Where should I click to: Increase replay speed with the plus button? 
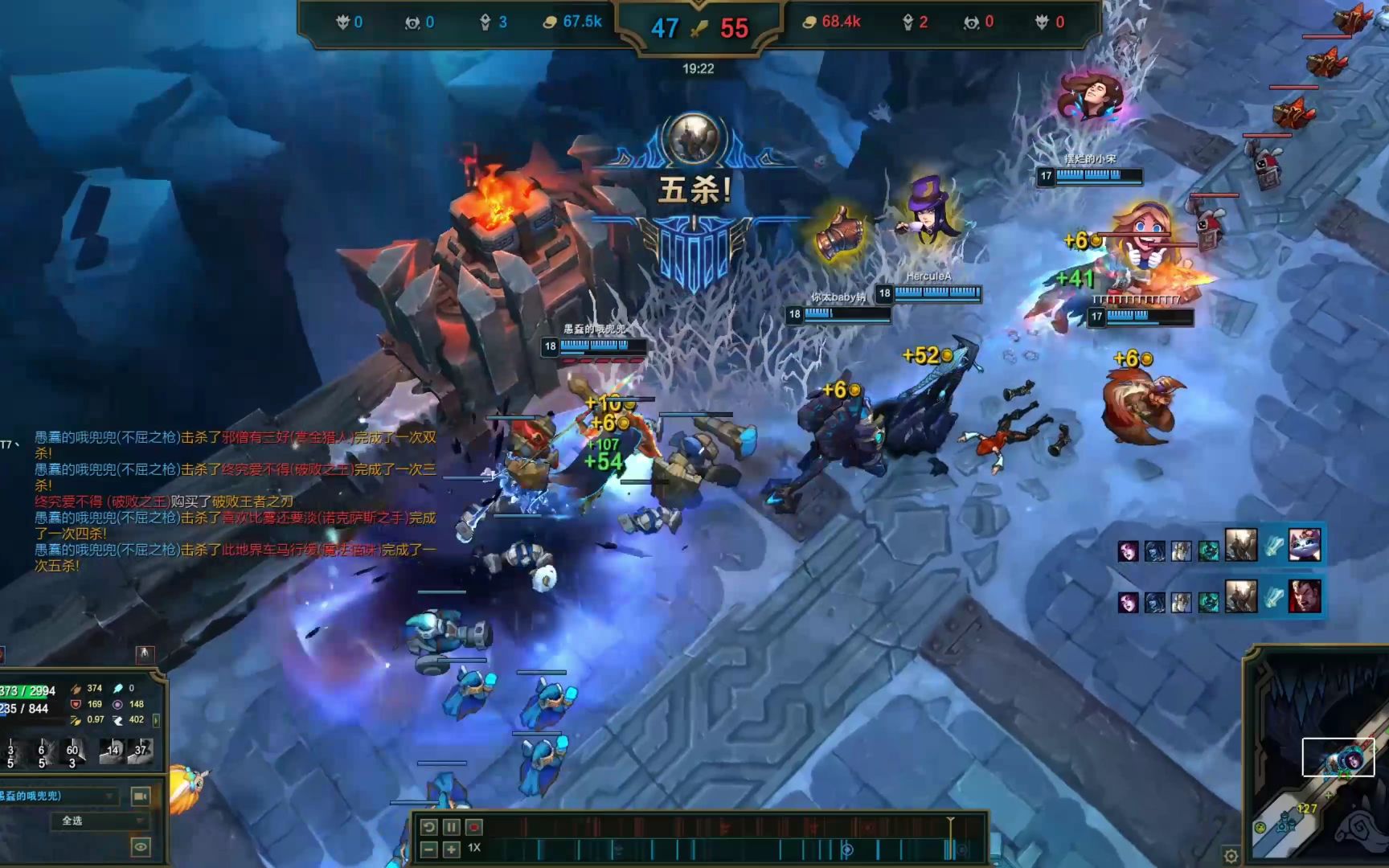point(452,849)
